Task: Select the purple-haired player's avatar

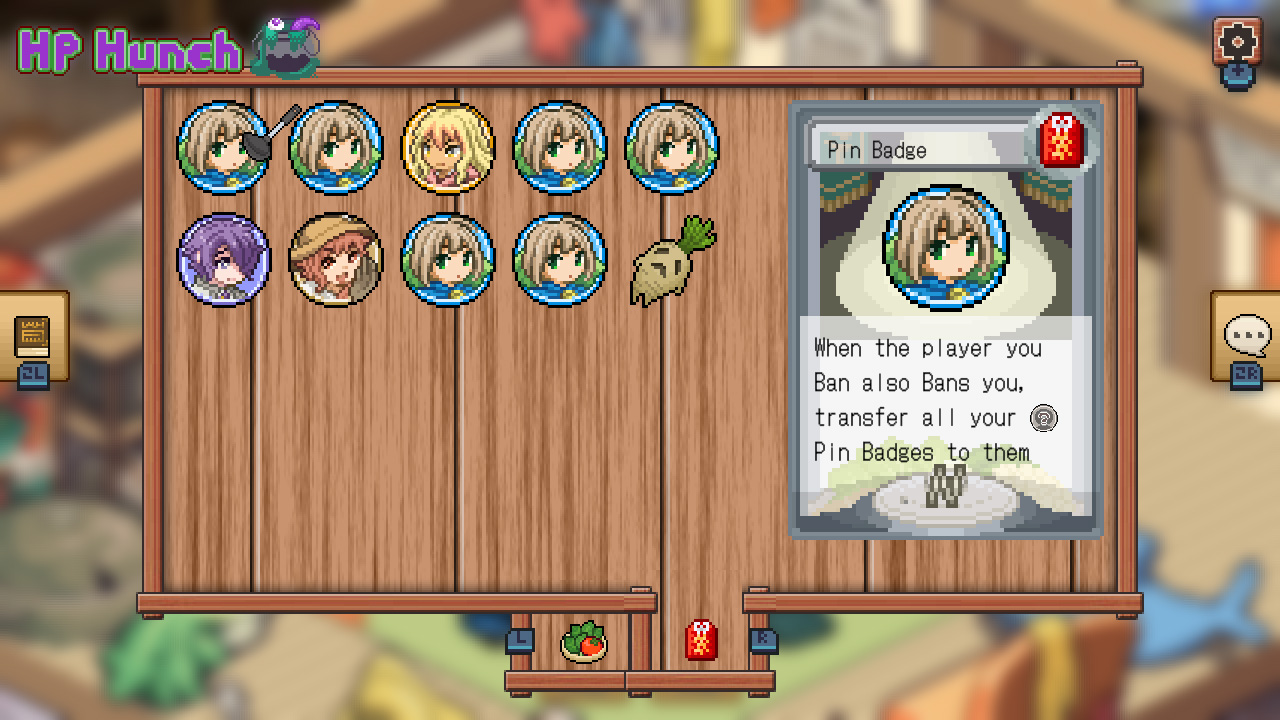Action: pyautogui.click(x=224, y=258)
